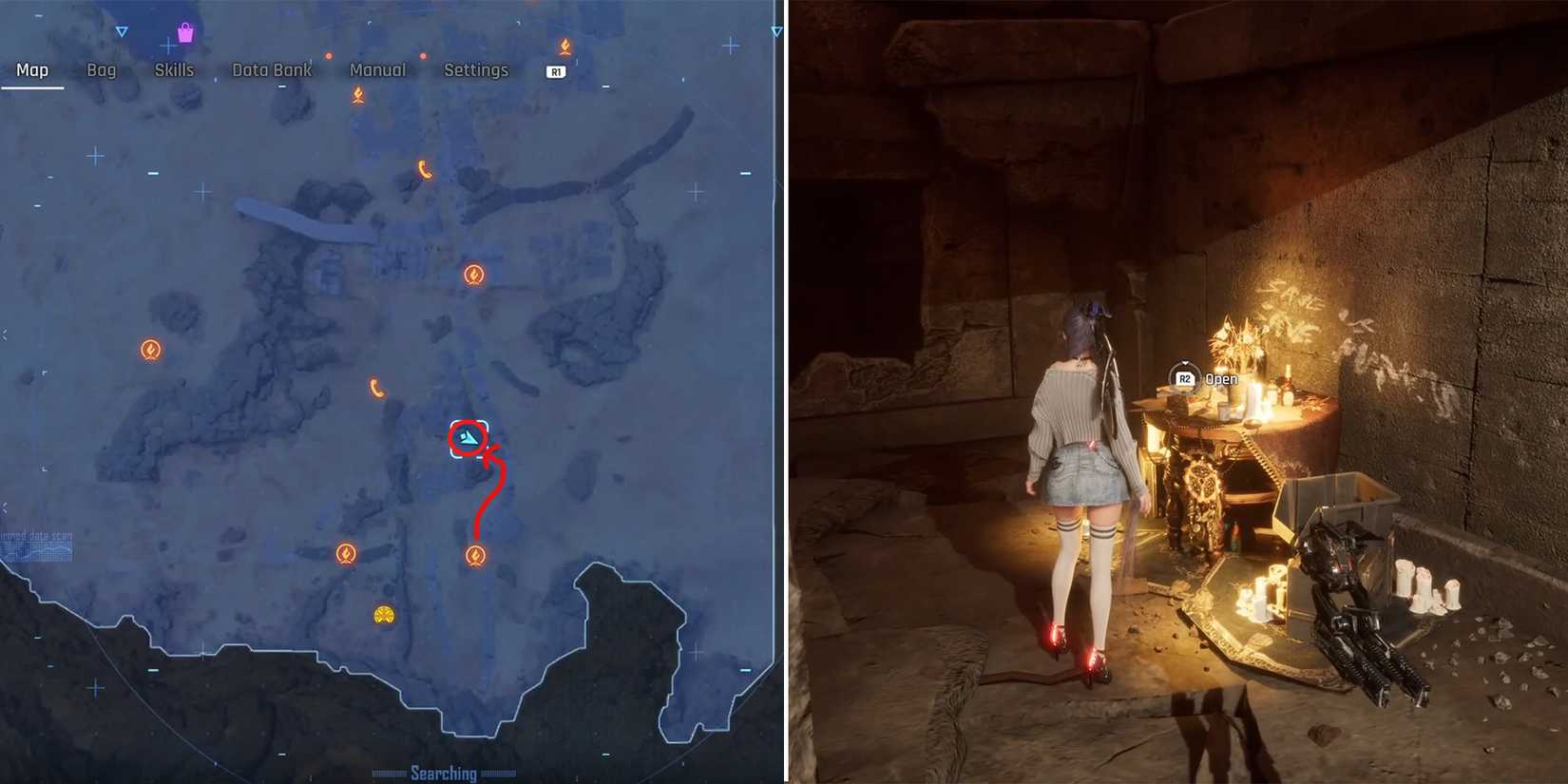Click the Searching label at map bottom
Image resolution: width=1568 pixels, height=784 pixels.
coord(444,773)
